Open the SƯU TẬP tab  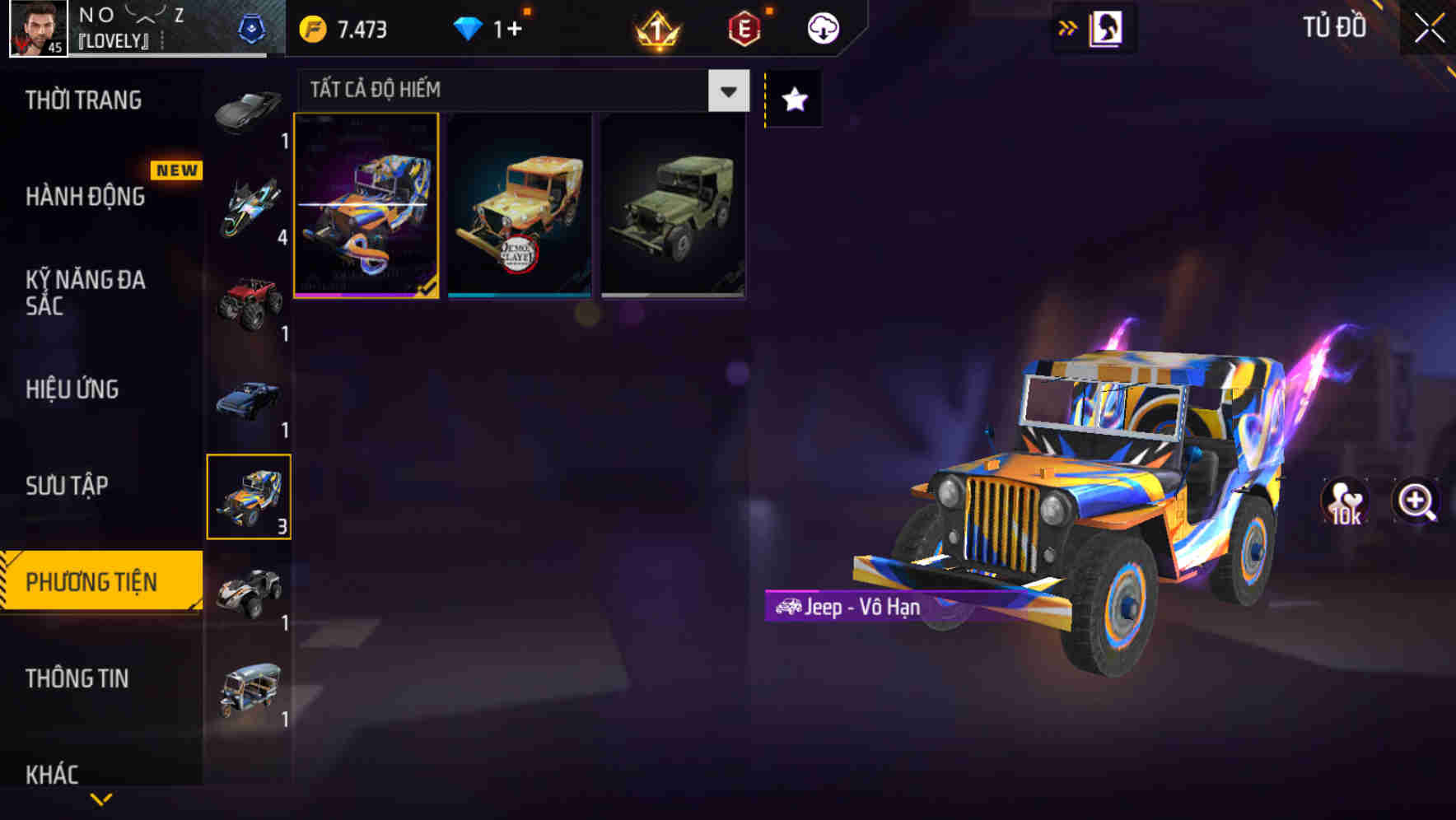[x=68, y=486]
